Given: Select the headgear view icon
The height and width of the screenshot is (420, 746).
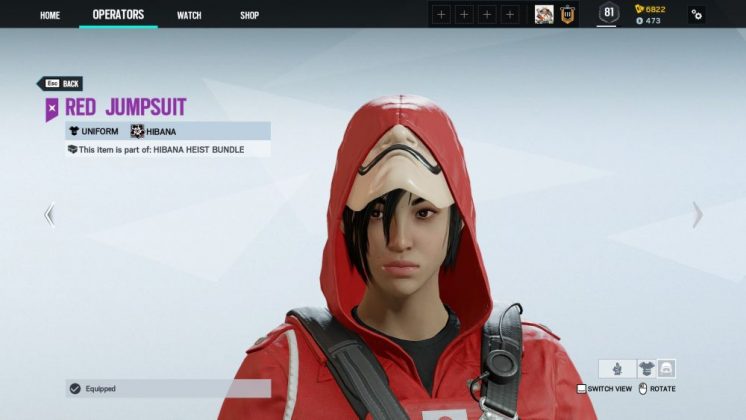Looking at the screenshot, I should 666,368.
